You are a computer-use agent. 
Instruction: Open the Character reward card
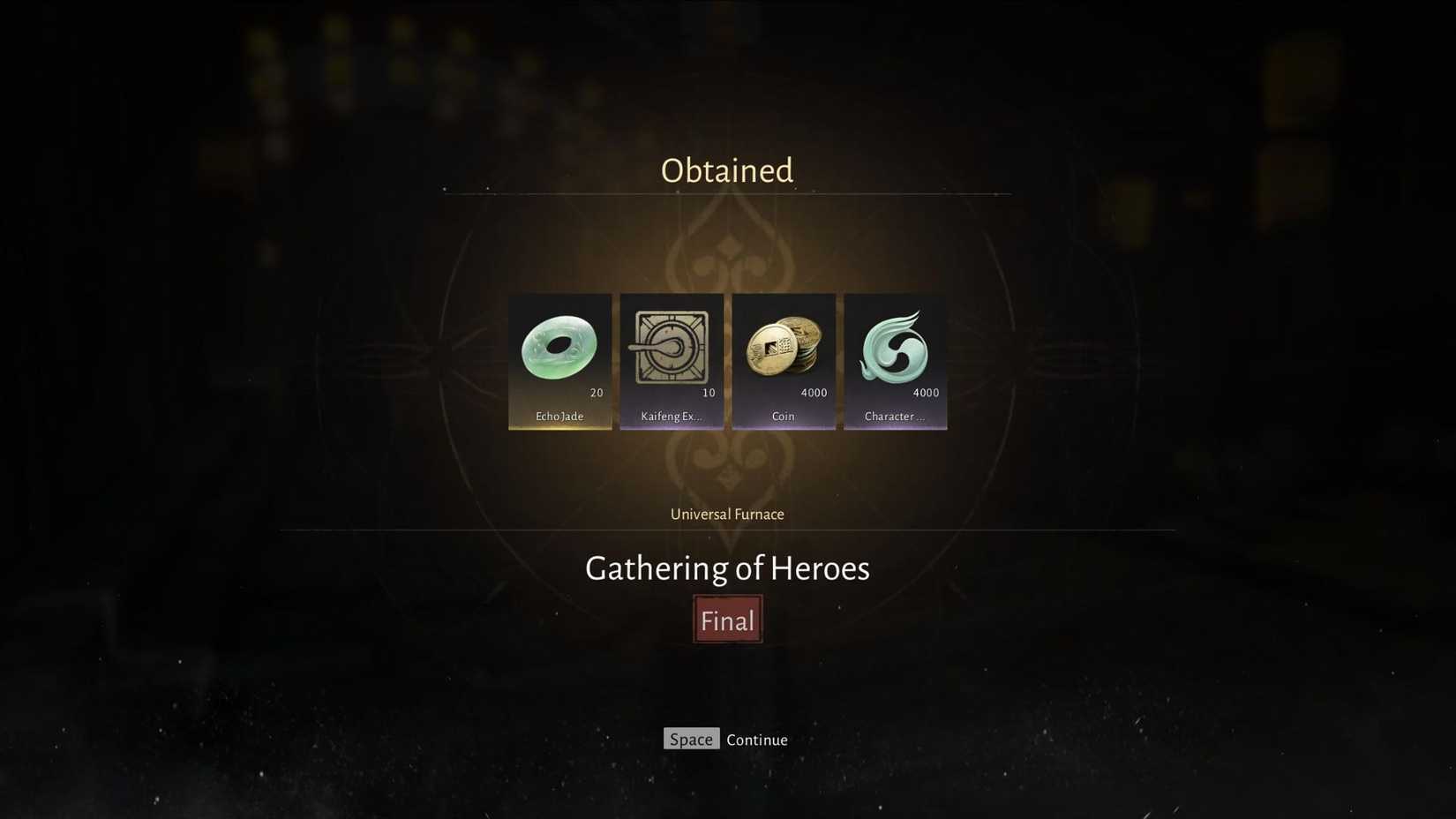click(895, 360)
